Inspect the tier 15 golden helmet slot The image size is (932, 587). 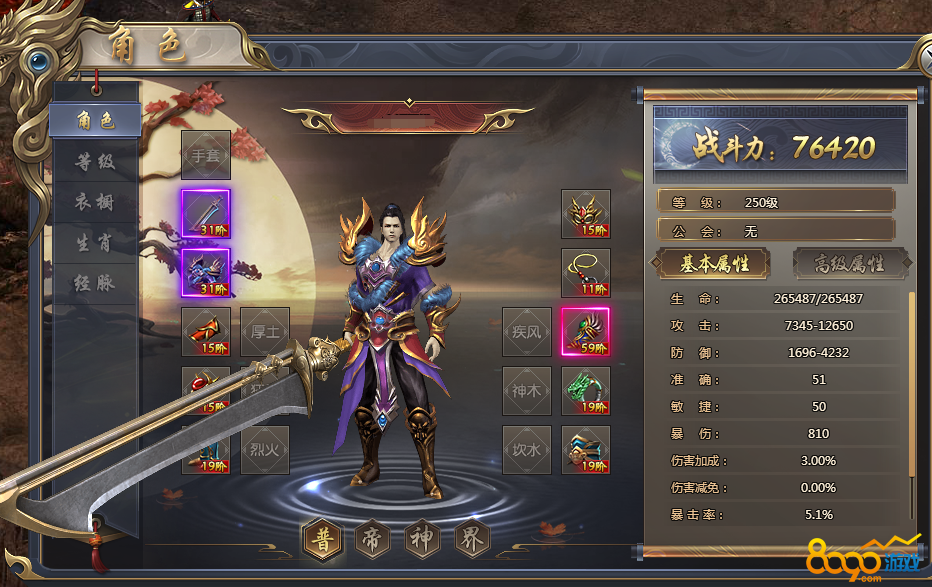click(586, 214)
